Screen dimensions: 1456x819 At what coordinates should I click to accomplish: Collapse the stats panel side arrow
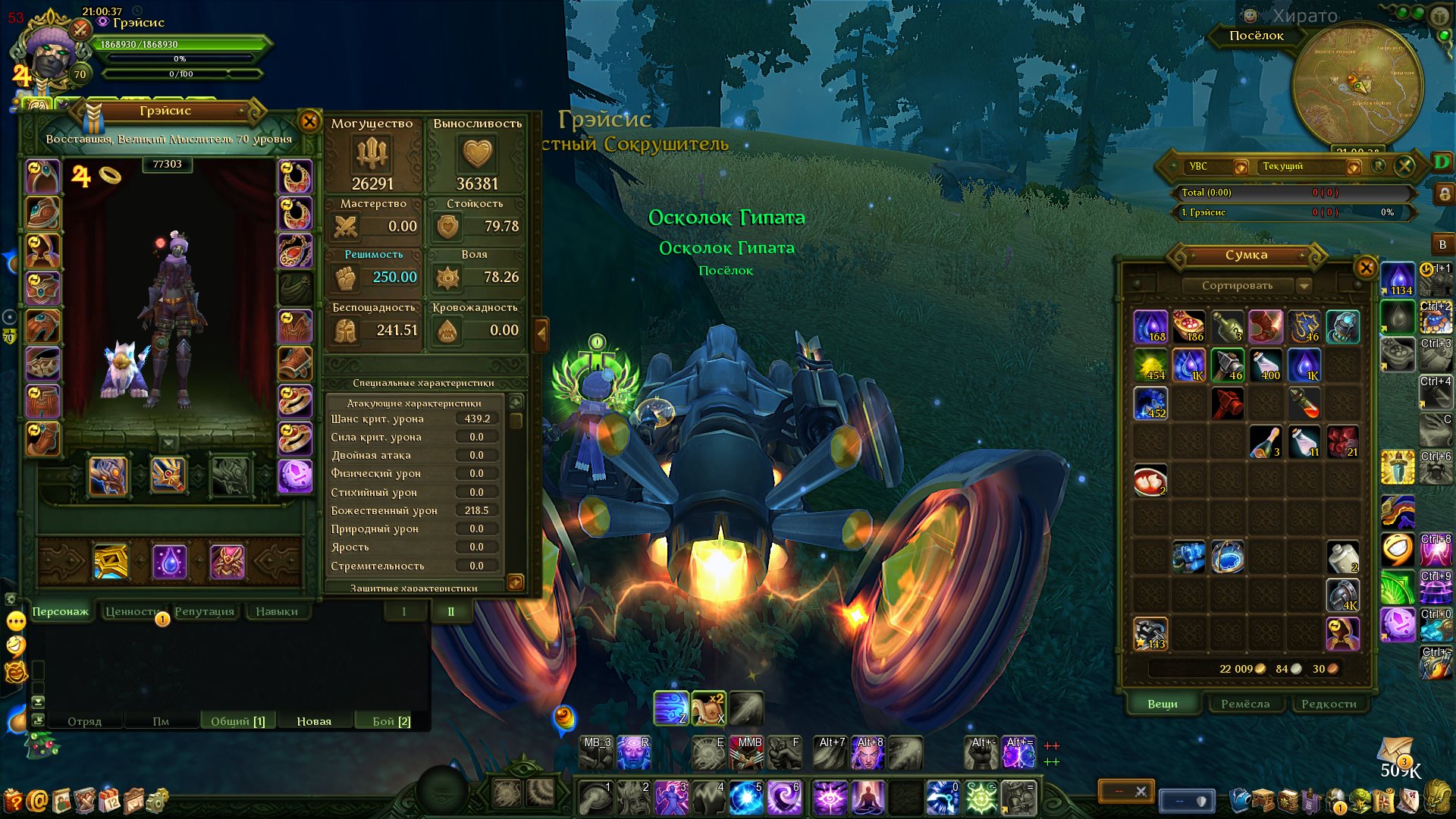541,333
